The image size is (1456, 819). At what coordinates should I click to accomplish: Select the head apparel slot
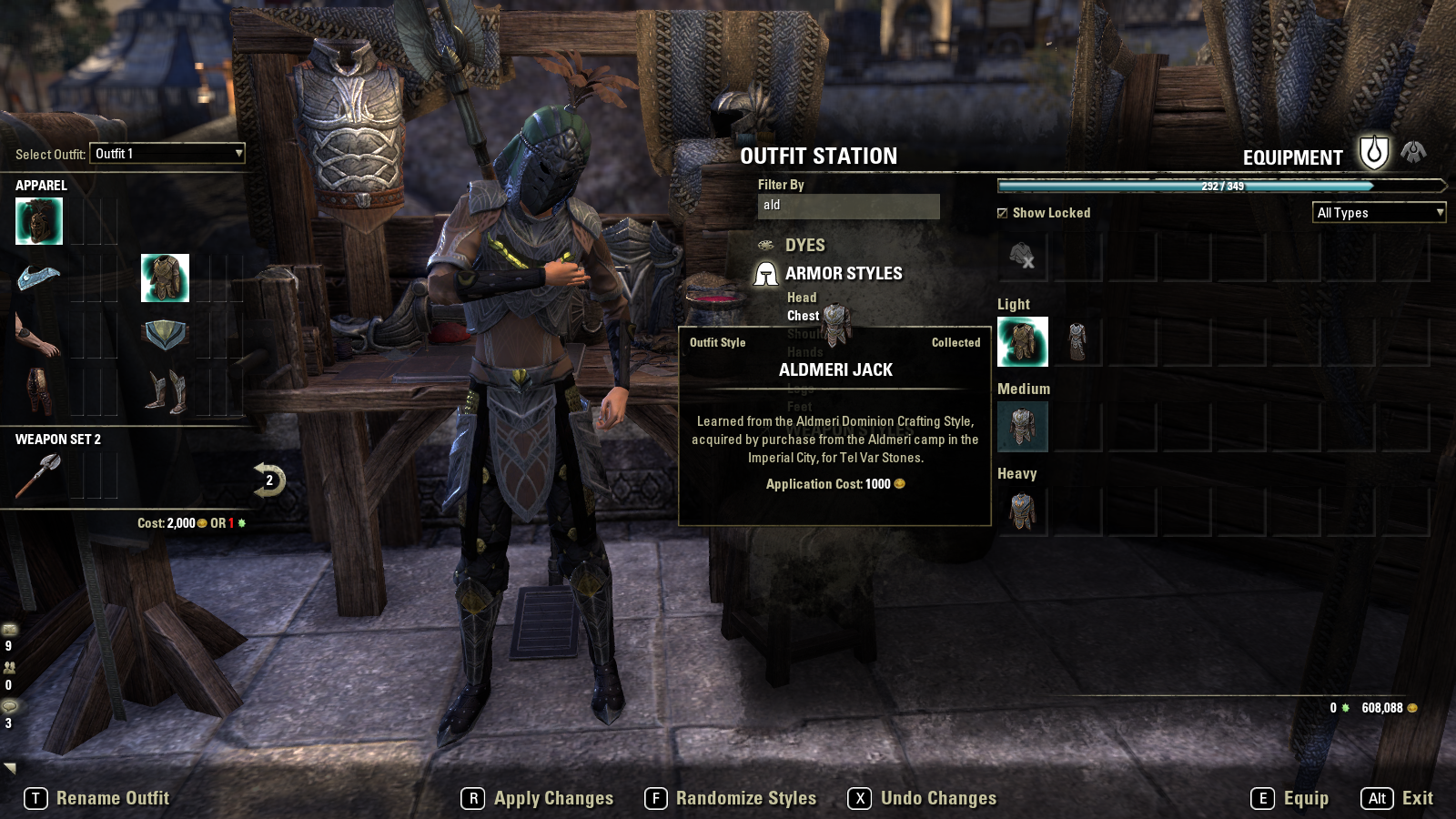point(39,221)
